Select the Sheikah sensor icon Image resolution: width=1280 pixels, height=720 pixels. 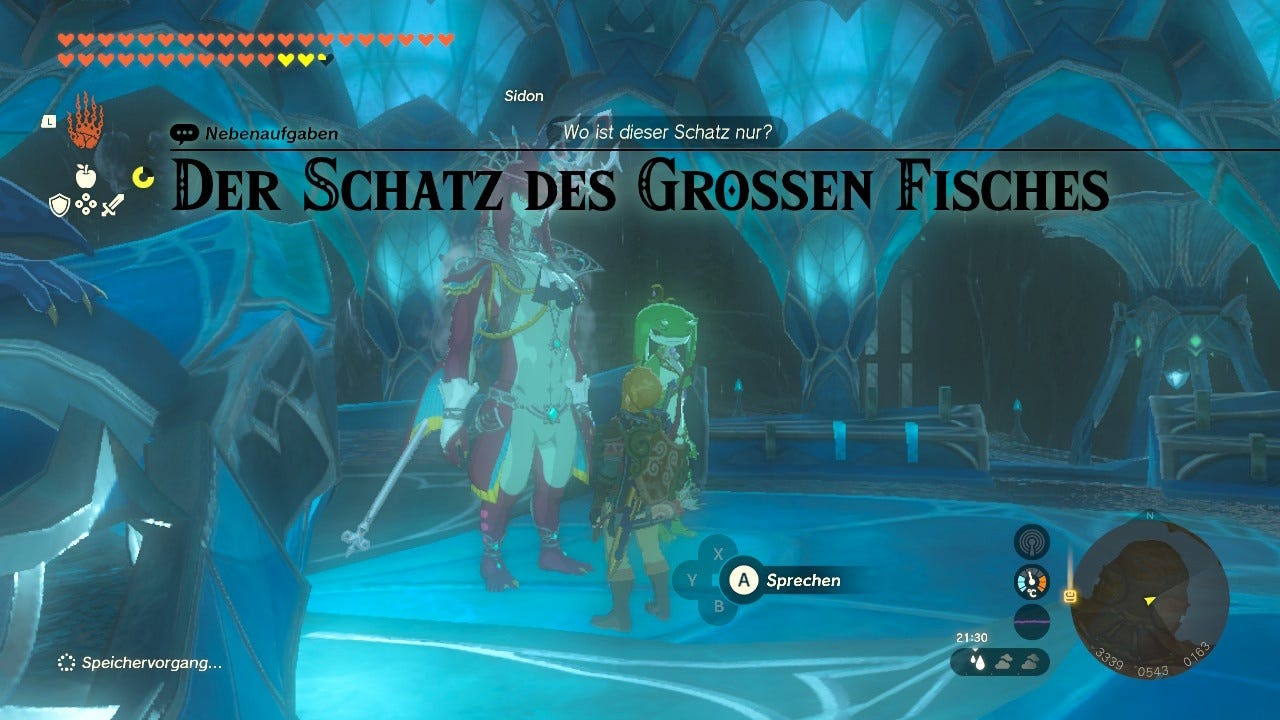[x=1032, y=542]
